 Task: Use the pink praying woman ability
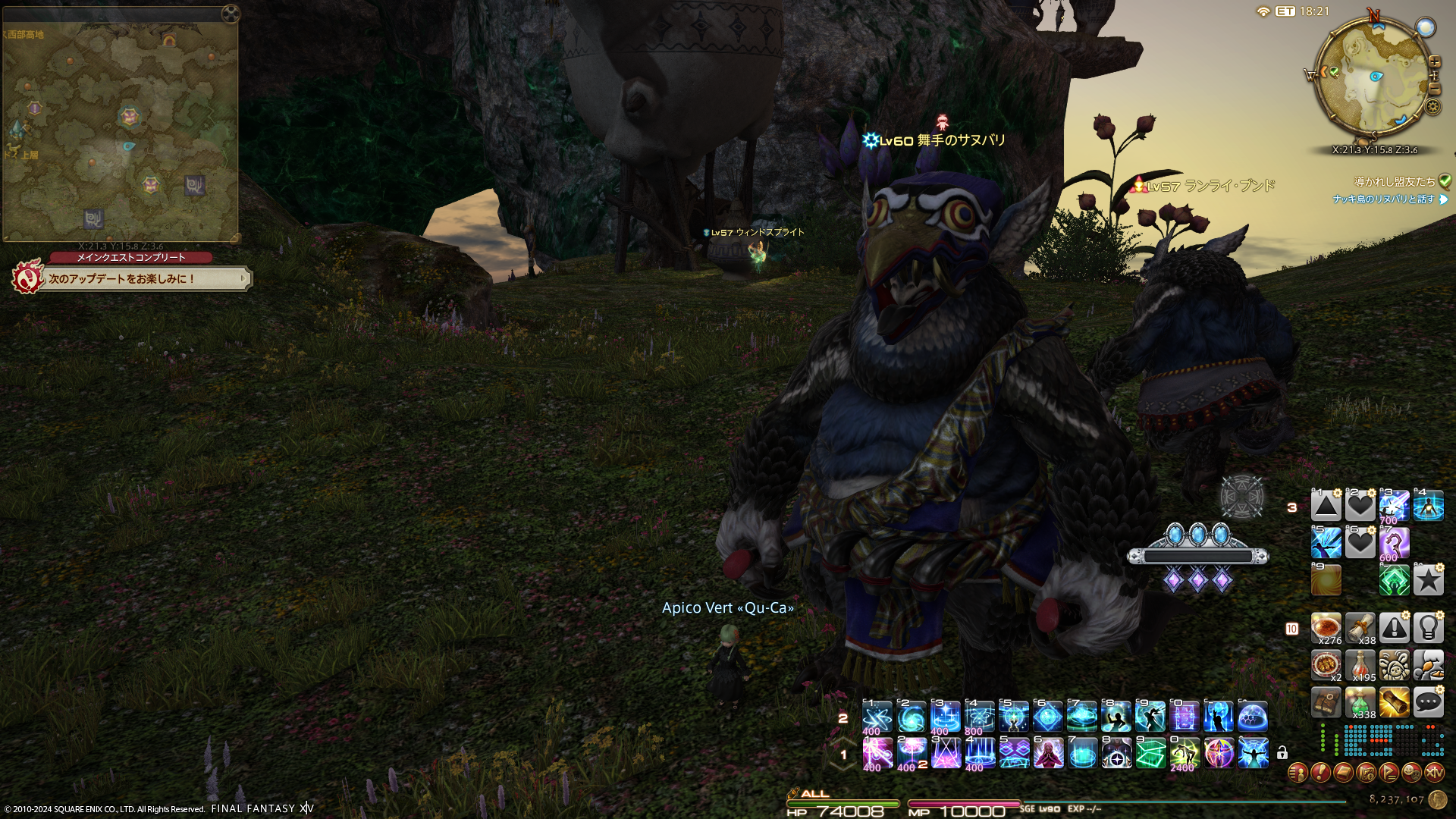(1048, 753)
